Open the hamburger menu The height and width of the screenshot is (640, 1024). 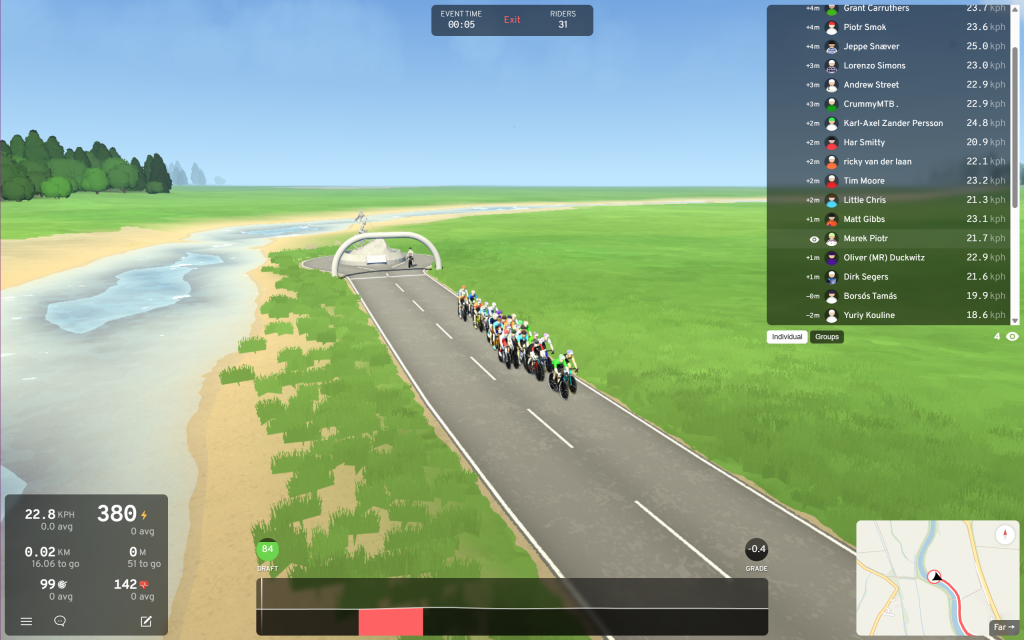point(26,621)
